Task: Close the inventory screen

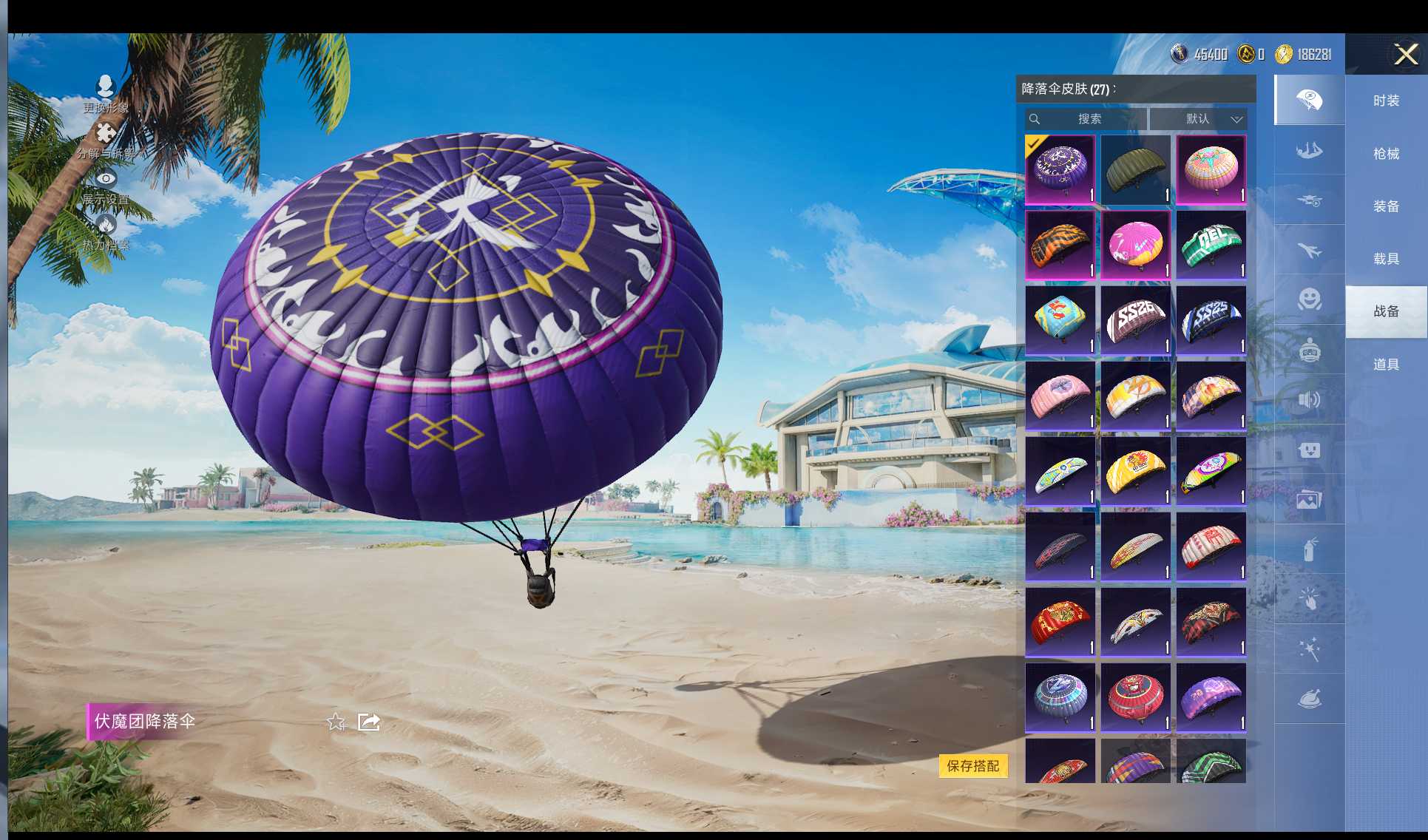Action: click(x=1405, y=54)
